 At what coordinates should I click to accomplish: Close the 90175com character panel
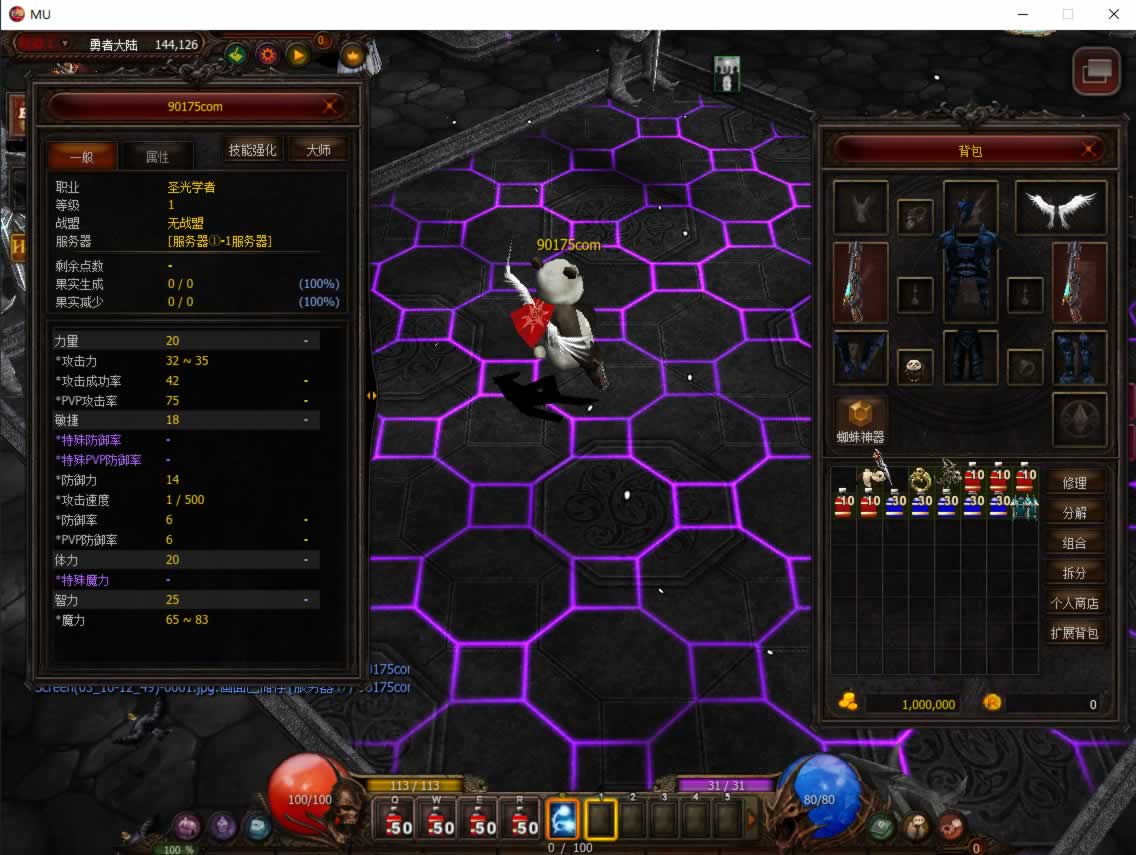coord(329,106)
